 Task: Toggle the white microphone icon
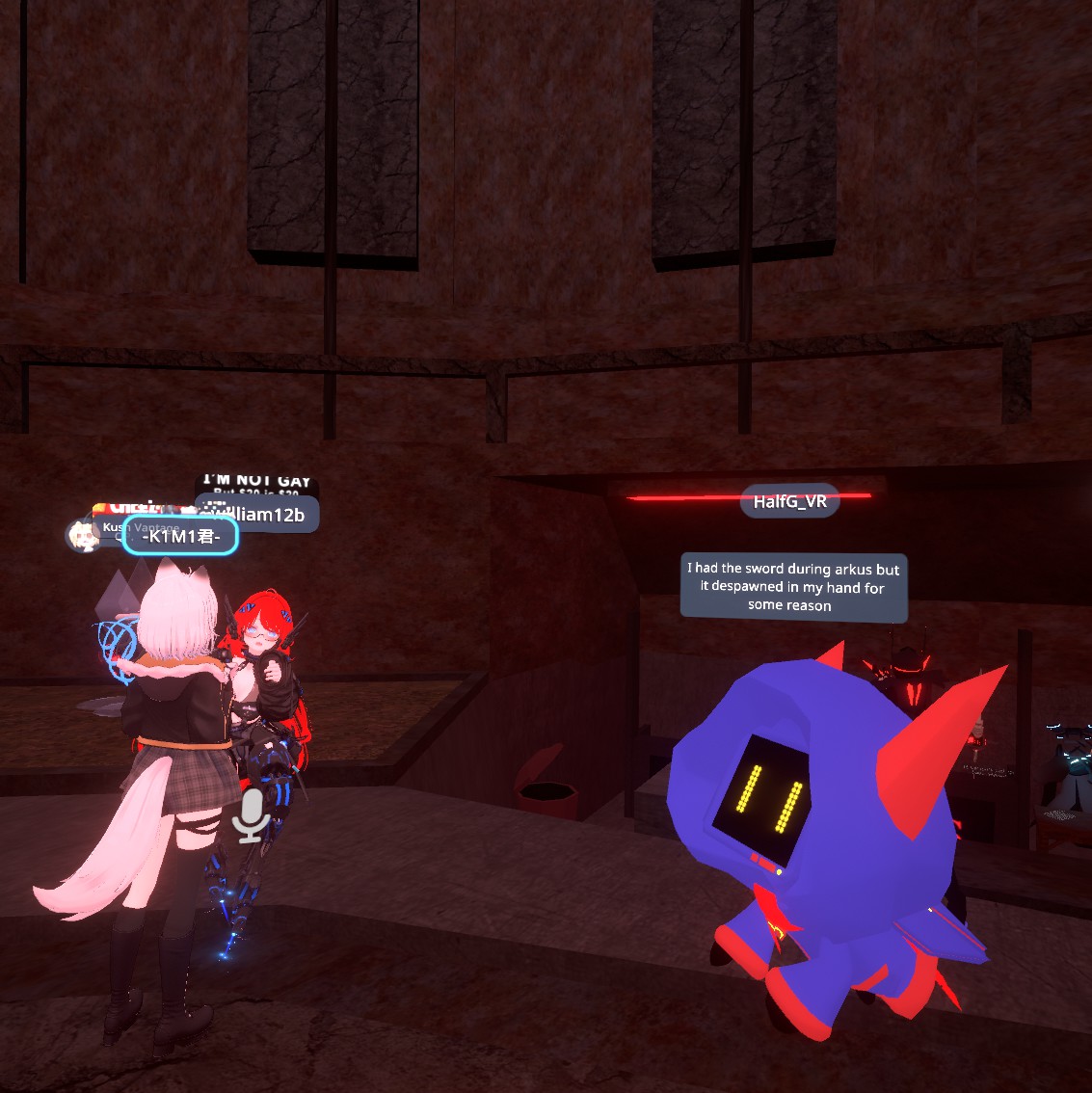tap(252, 815)
